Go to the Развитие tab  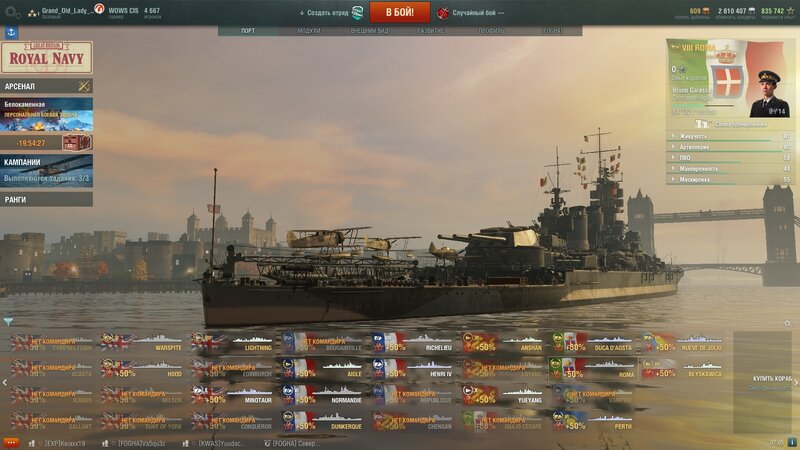point(431,31)
